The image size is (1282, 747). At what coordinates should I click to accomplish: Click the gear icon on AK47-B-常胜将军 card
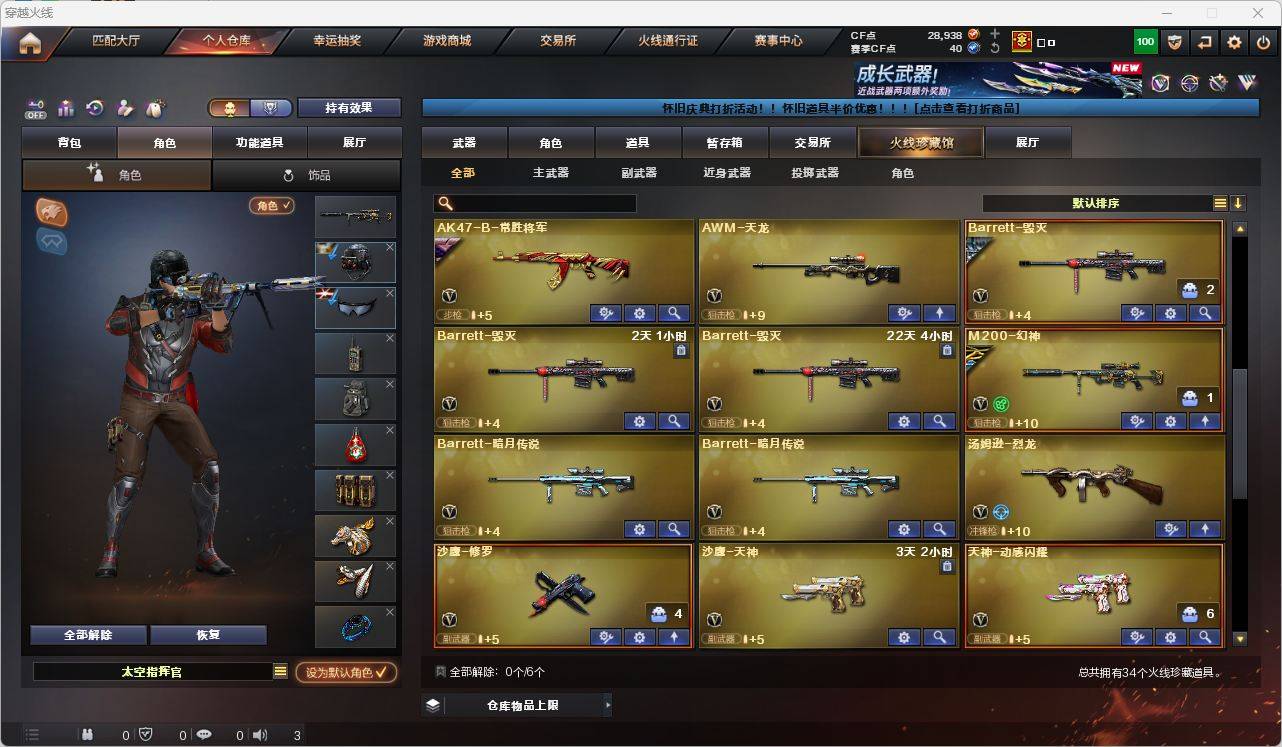(639, 313)
